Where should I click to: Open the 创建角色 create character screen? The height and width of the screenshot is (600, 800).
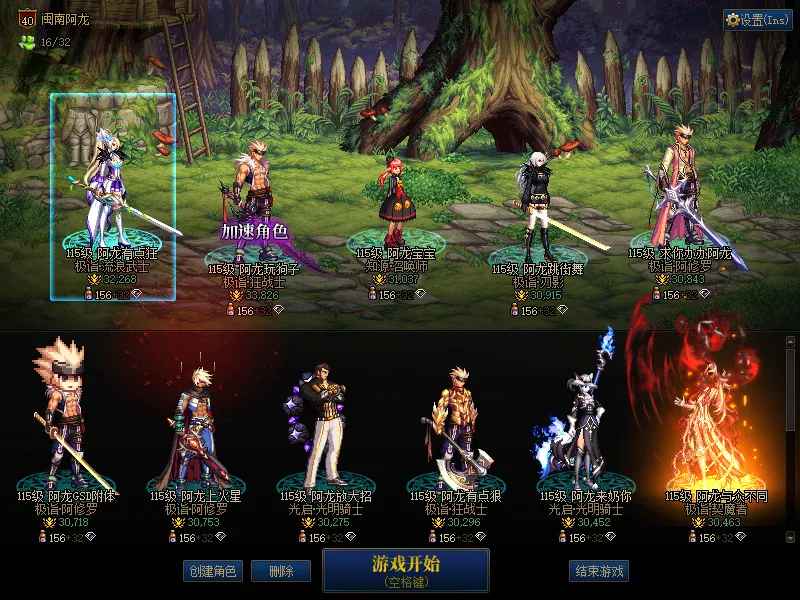pos(211,571)
